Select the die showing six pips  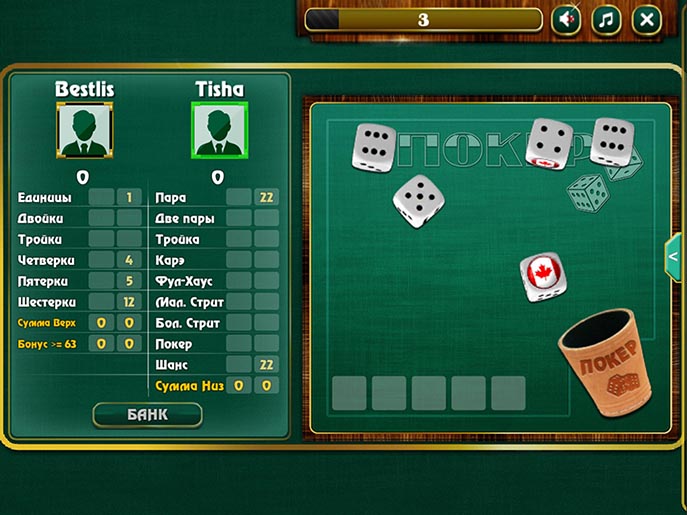tap(373, 146)
